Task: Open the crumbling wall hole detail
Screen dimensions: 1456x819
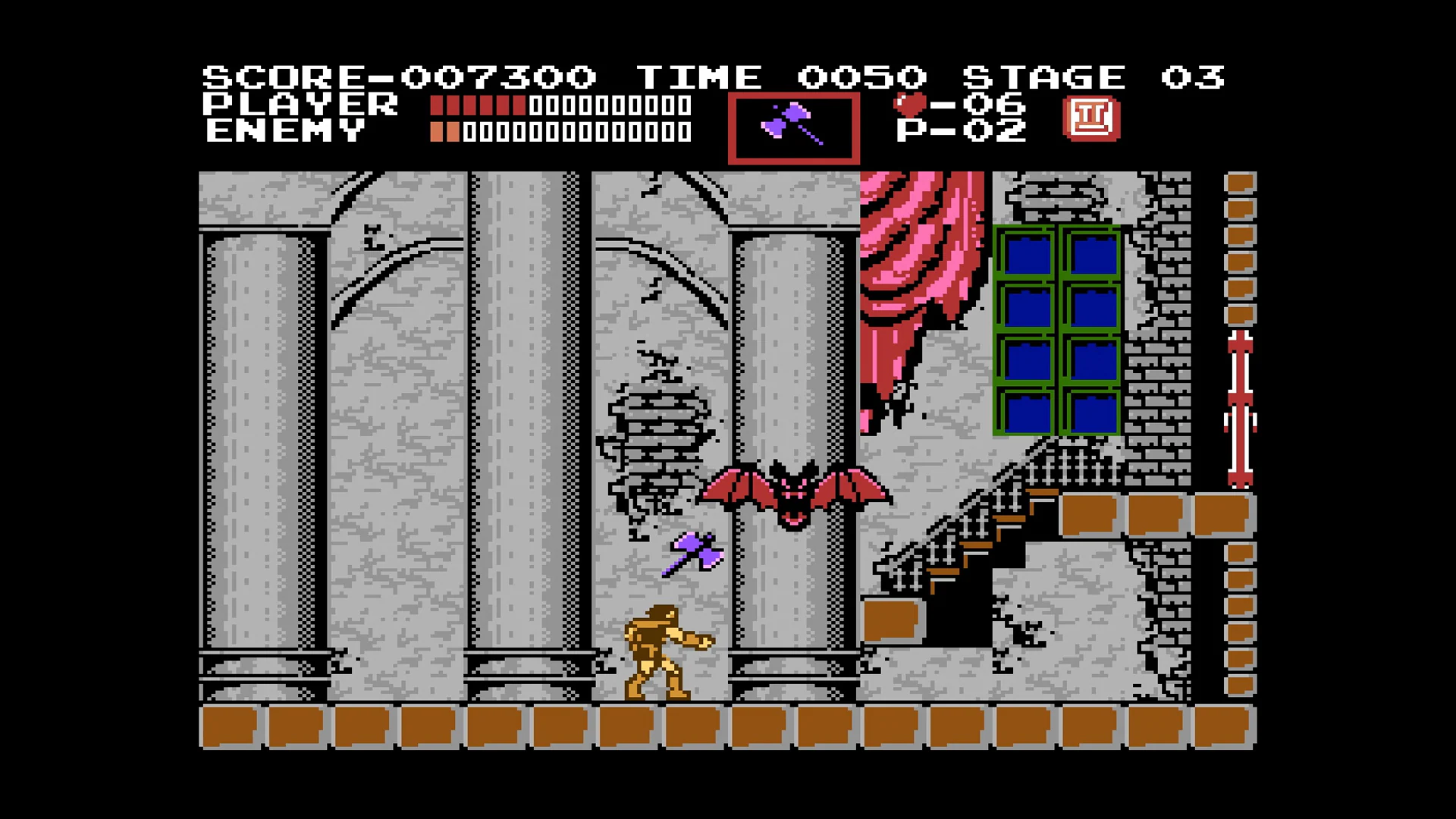Action: point(660,432)
